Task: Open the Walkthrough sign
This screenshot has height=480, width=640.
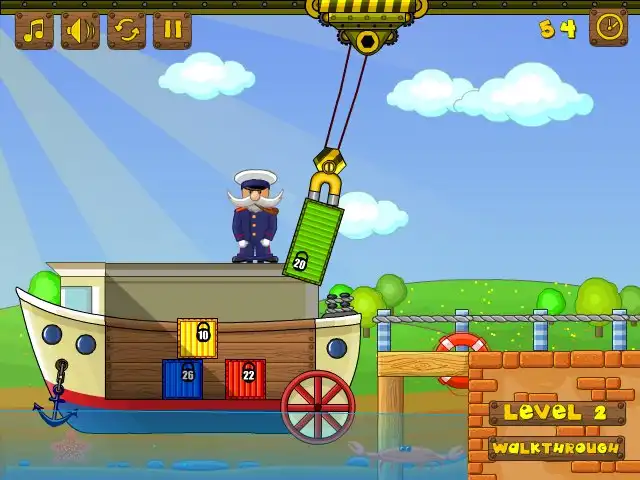Action: 556,447
